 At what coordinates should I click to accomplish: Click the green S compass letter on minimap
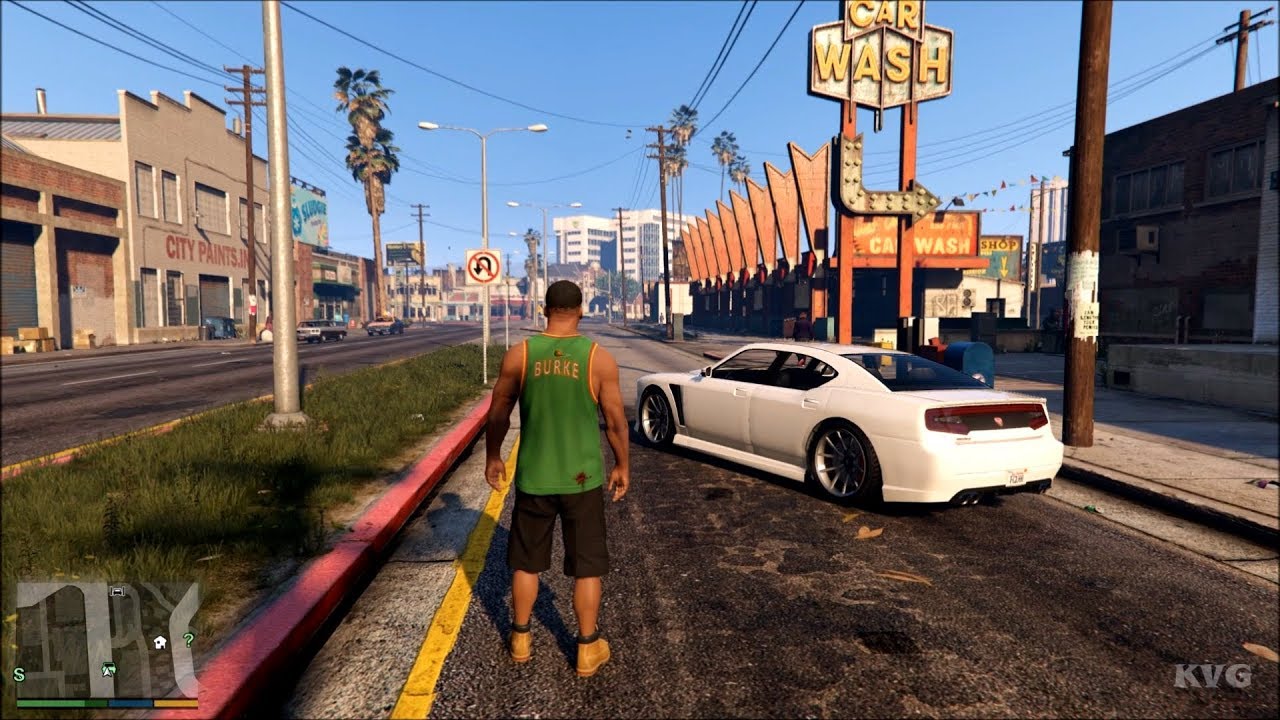(18, 675)
